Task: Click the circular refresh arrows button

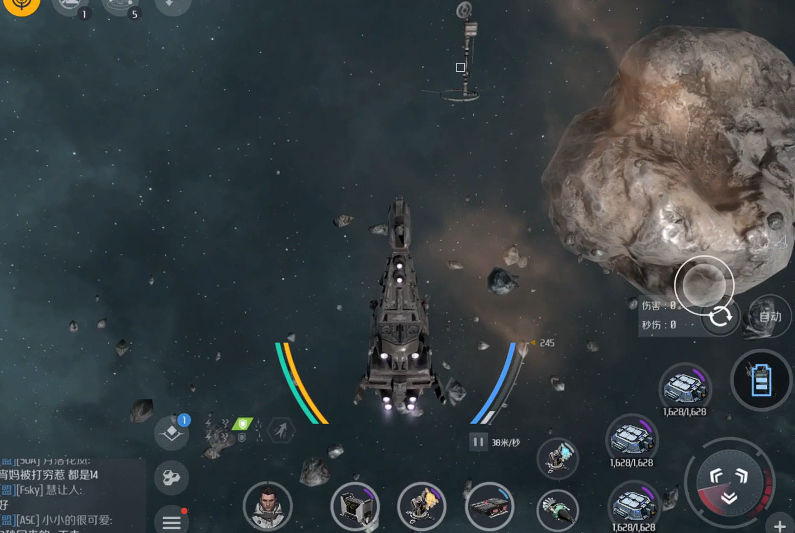Action: 720,318
